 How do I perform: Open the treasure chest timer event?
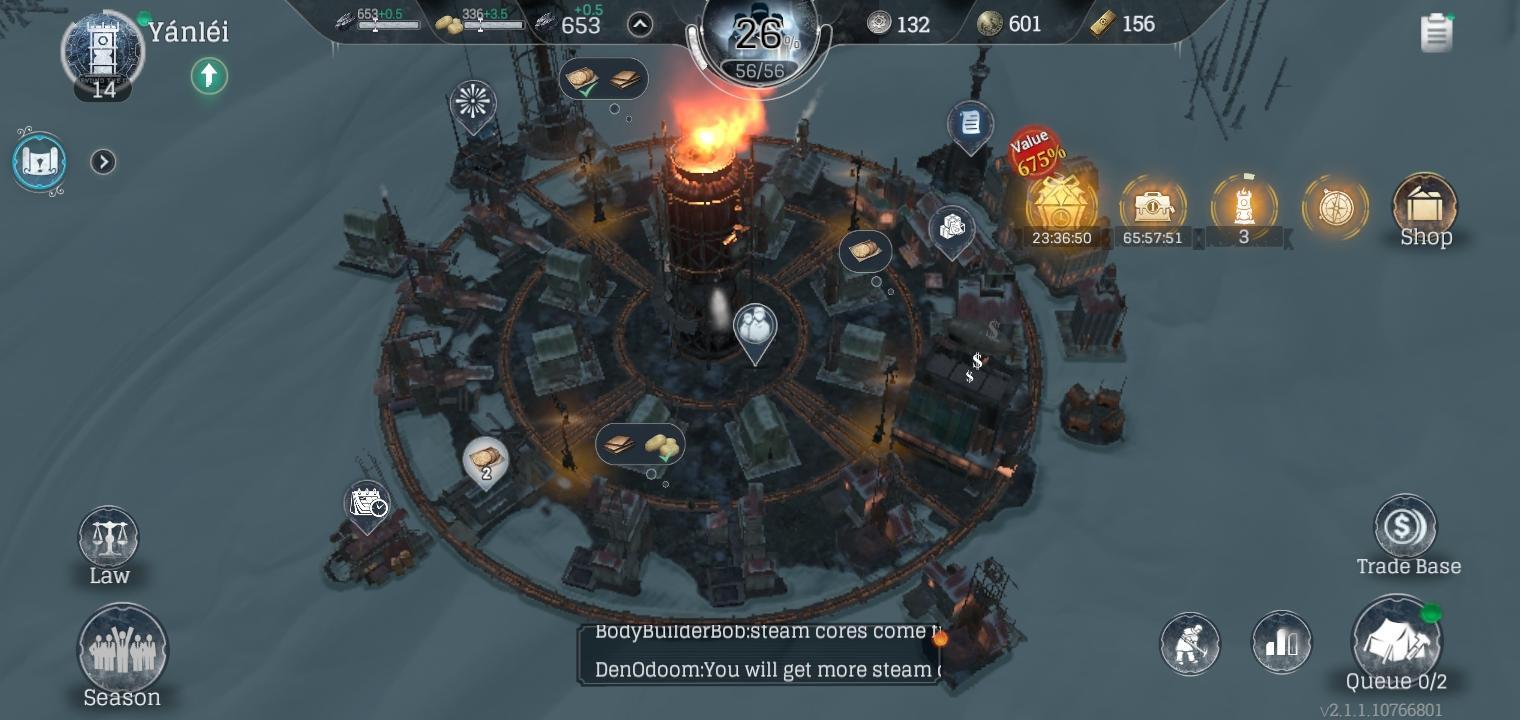click(x=1152, y=207)
